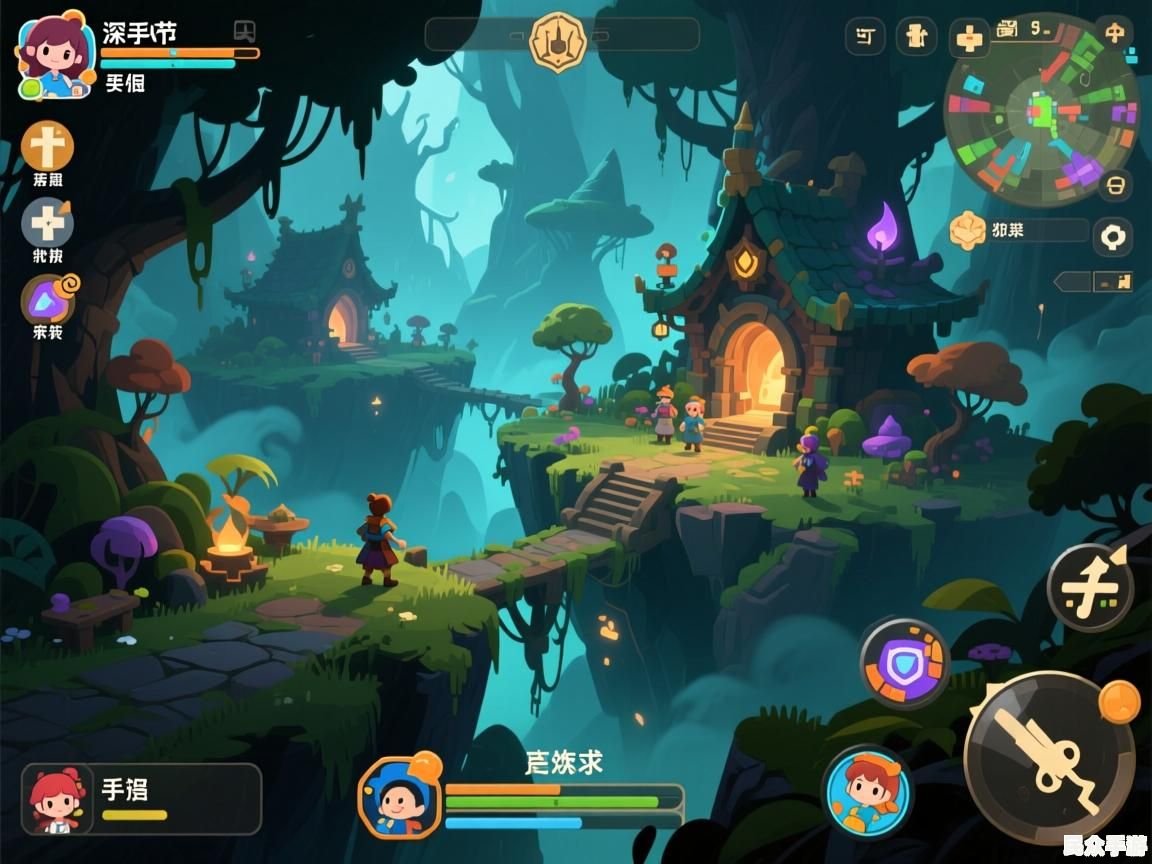
Task: Open the quest tracker with golden flower icon
Action: click(x=1017, y=231)
